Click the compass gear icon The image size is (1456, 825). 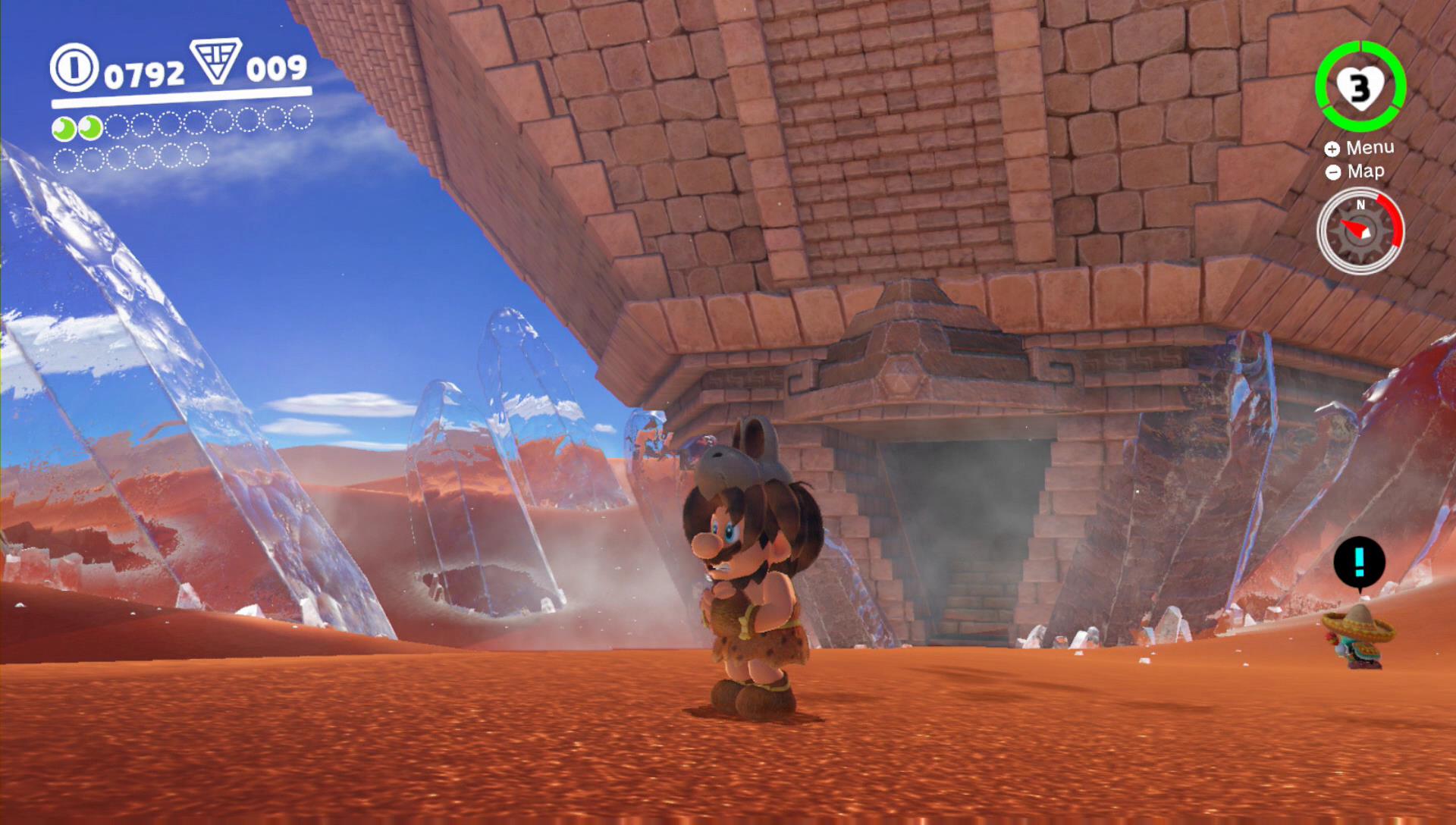point(1360,231)
